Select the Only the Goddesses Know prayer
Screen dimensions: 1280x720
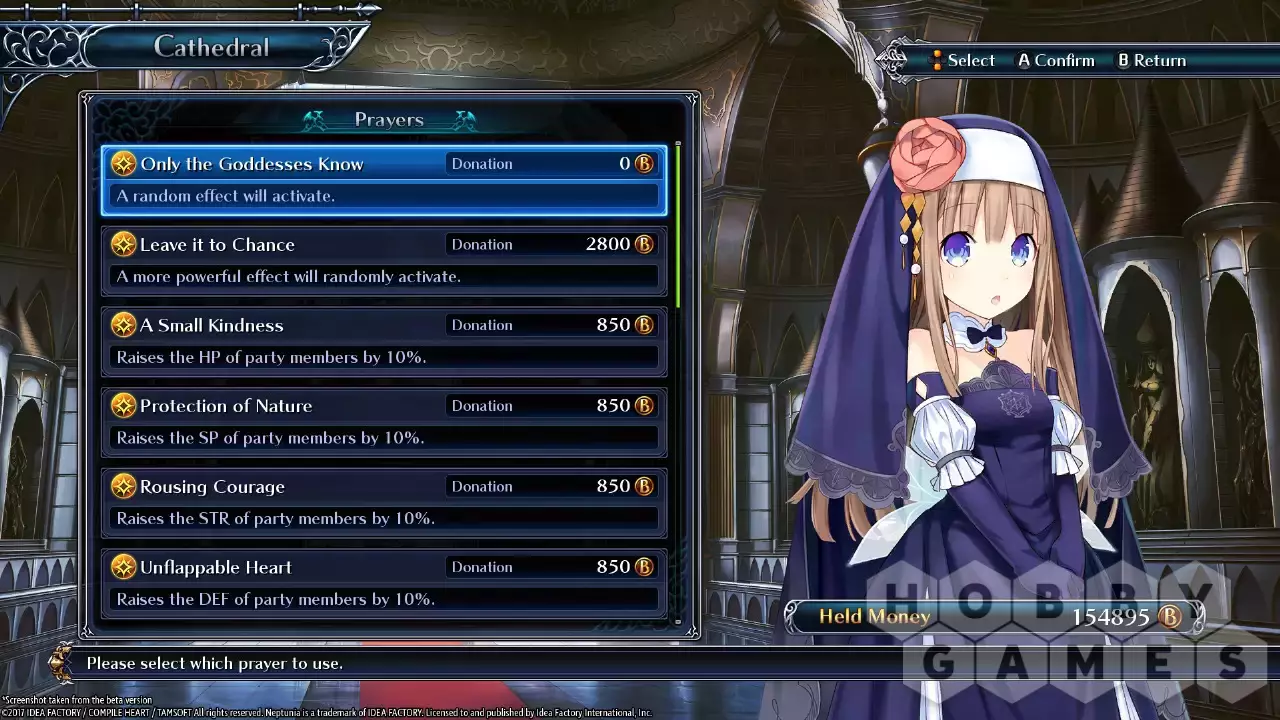(x=384, y=180)
